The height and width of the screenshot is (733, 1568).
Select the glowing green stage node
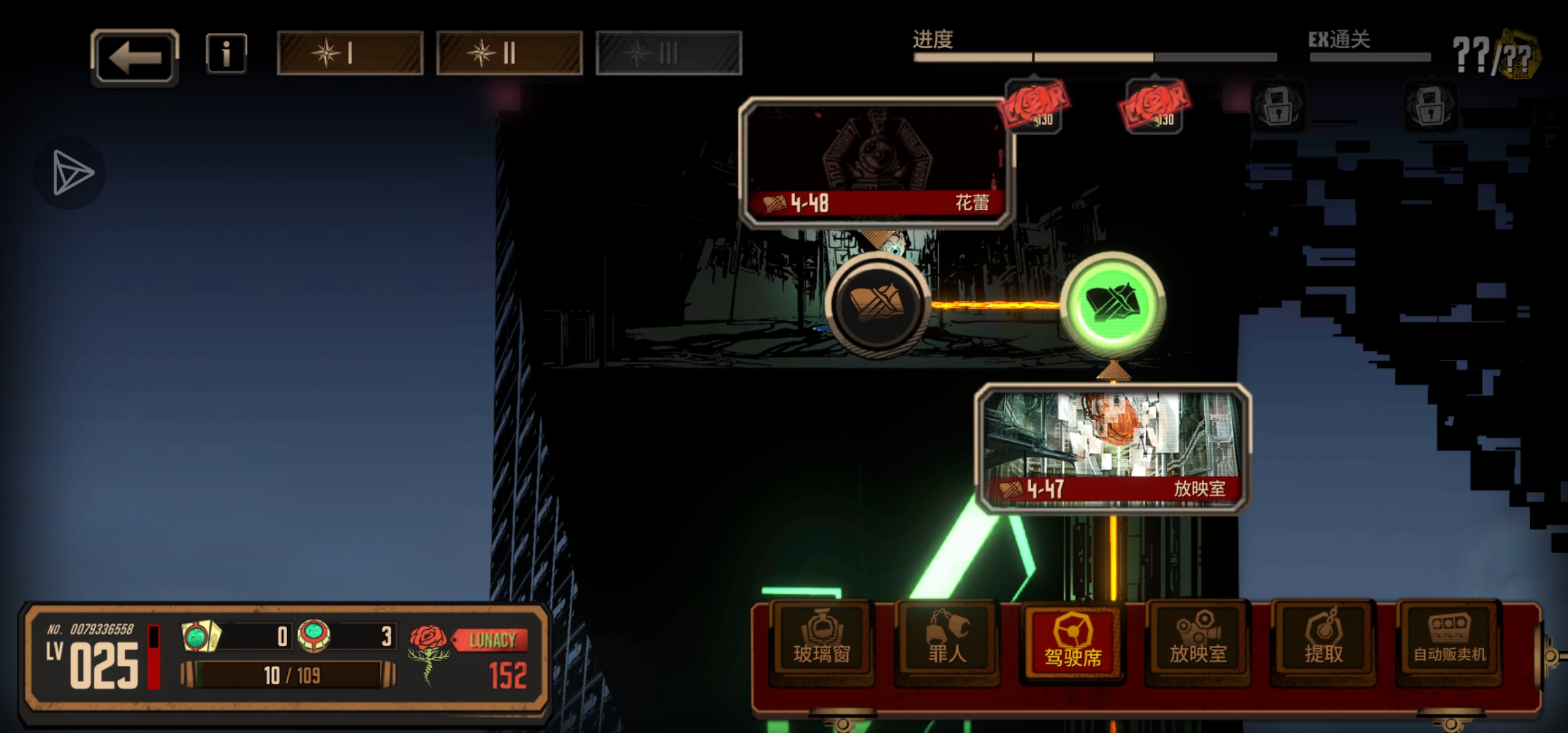[1113, 303]
